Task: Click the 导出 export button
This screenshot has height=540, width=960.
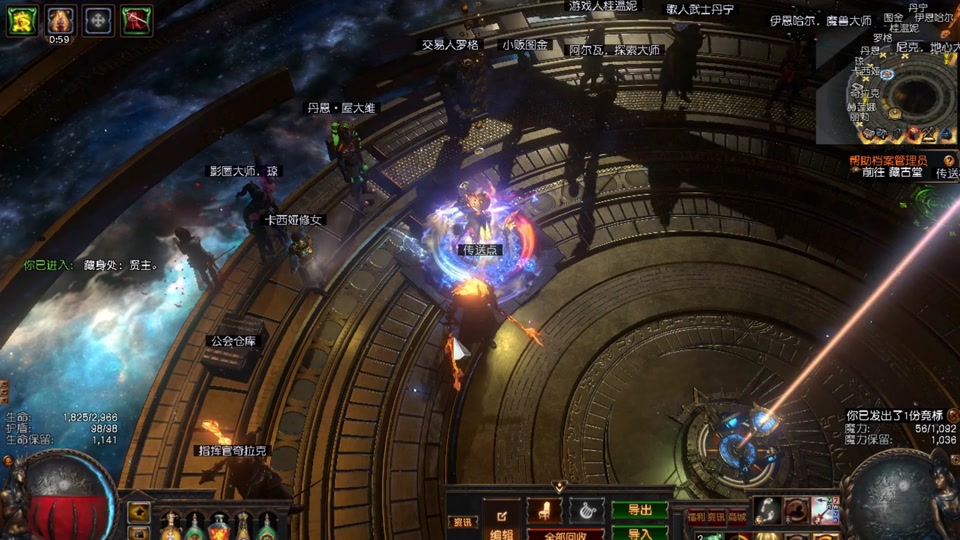Action: click(639, 510)
